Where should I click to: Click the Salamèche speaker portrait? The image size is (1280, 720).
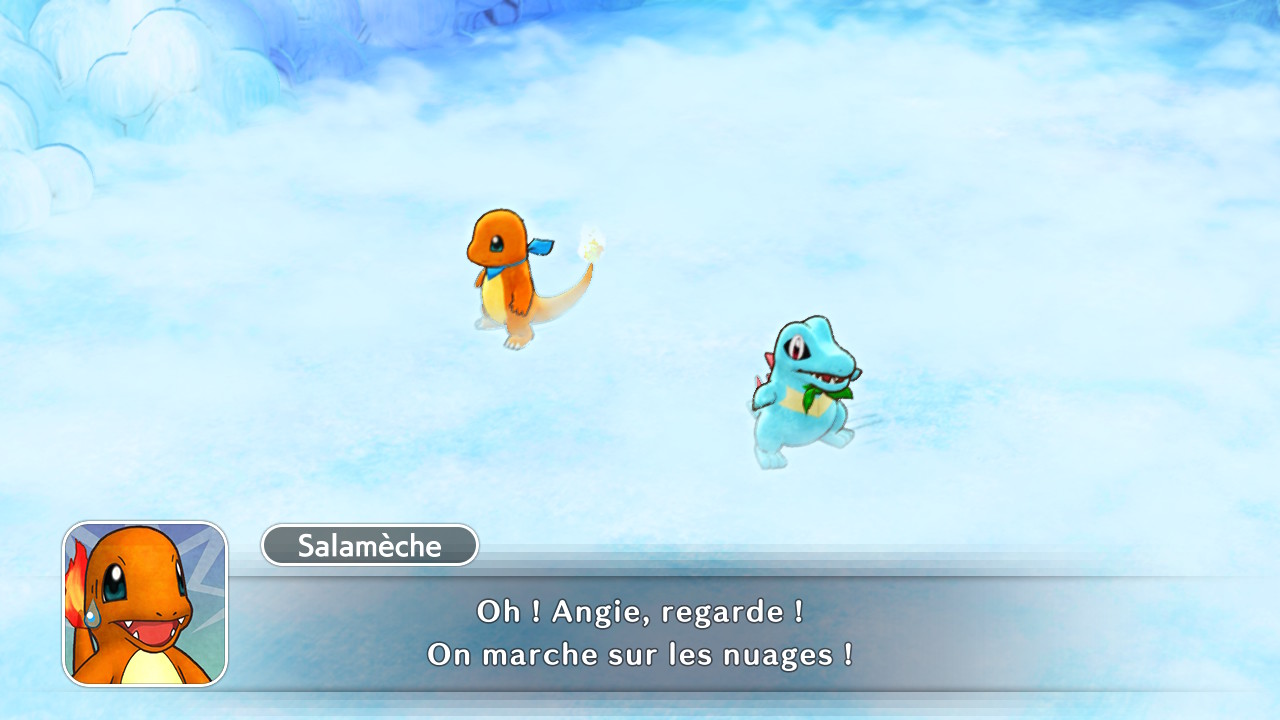pyautogui.click(x=145, y=604)
